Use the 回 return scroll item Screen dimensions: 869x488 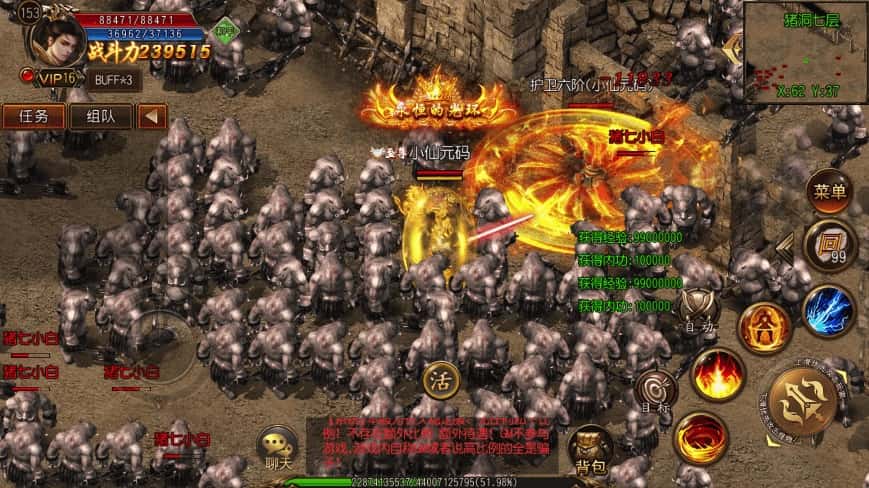click(829, 245)
